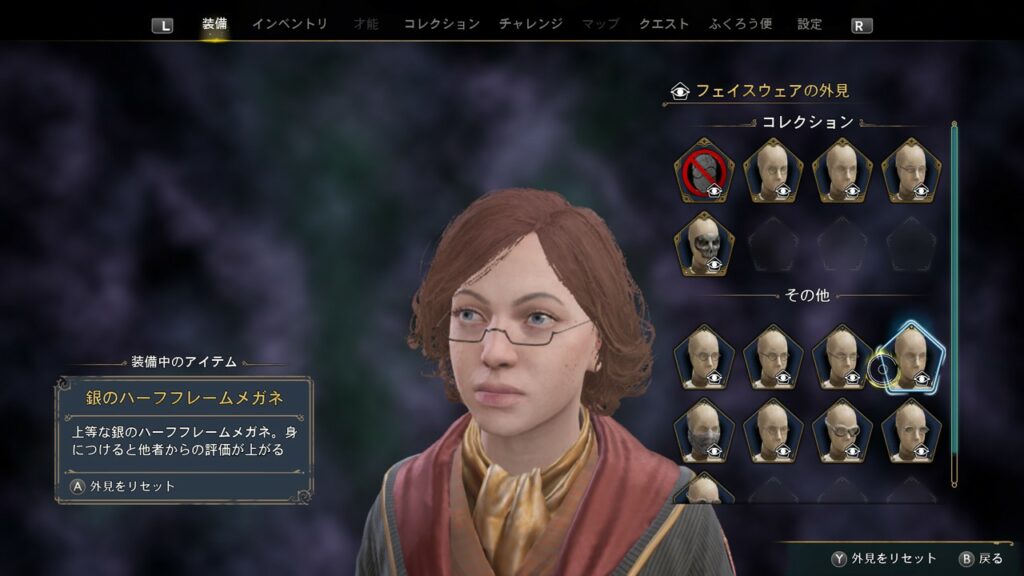Select the 装備 tab

tap(214, 24)
